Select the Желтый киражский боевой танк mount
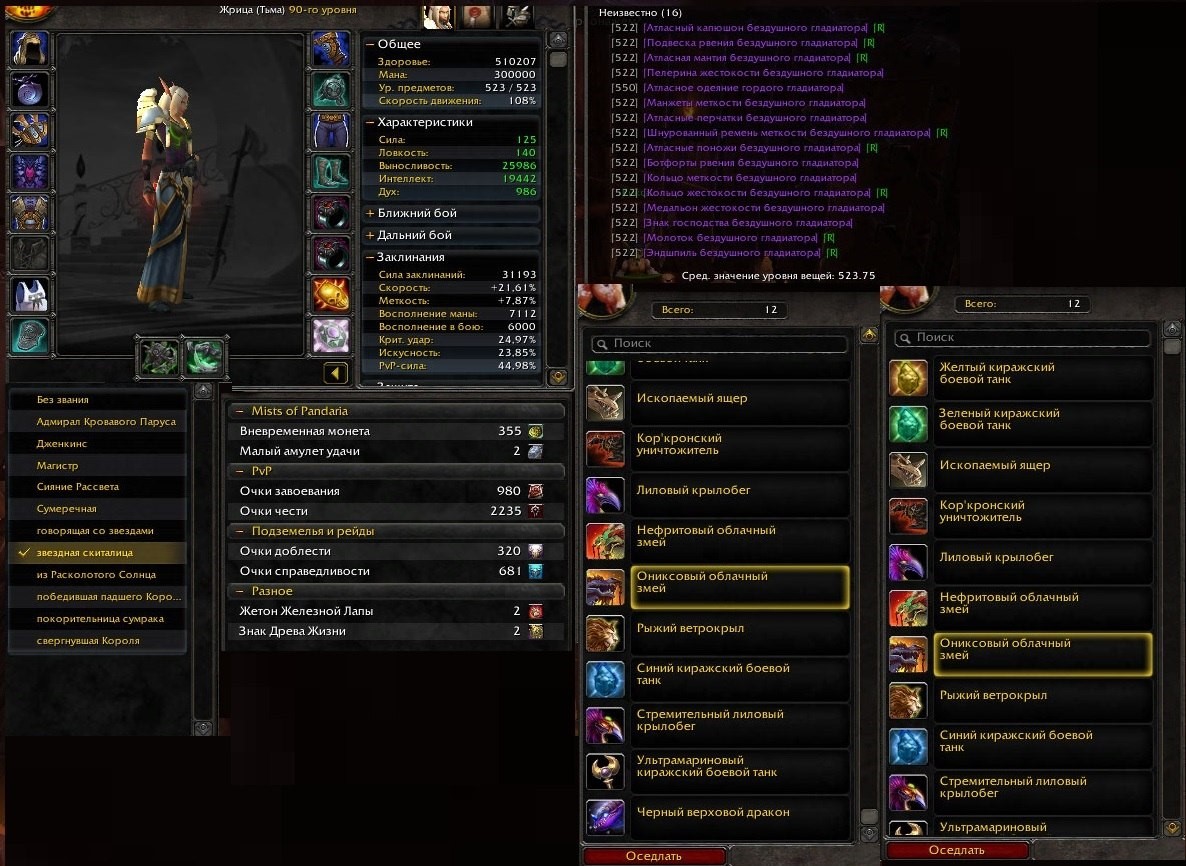Viewport: 1186px width, 866px height. pyautogui.click(x=997, y=373)
